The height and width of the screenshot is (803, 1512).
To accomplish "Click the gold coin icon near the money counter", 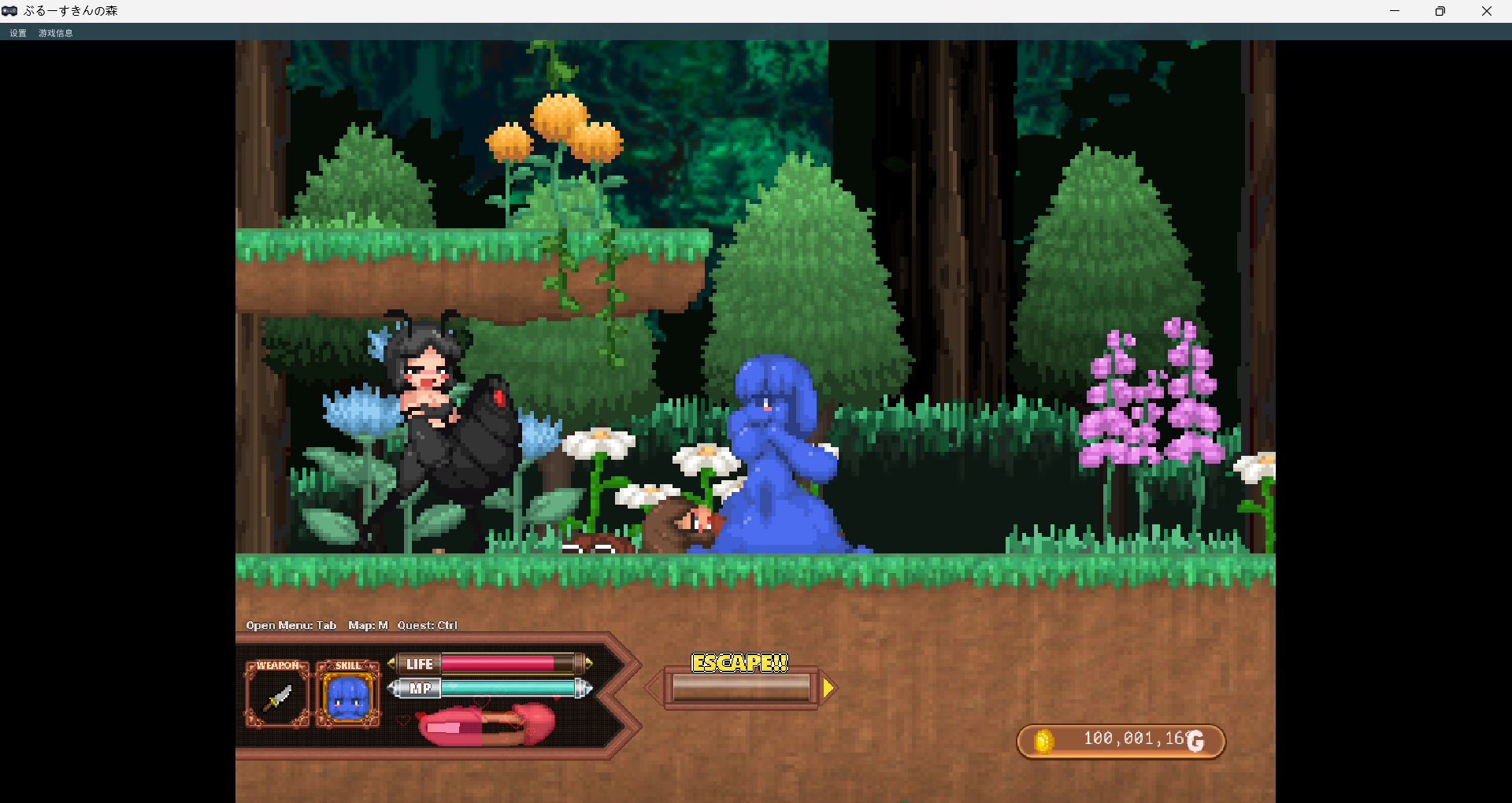I will [1045, 741].
